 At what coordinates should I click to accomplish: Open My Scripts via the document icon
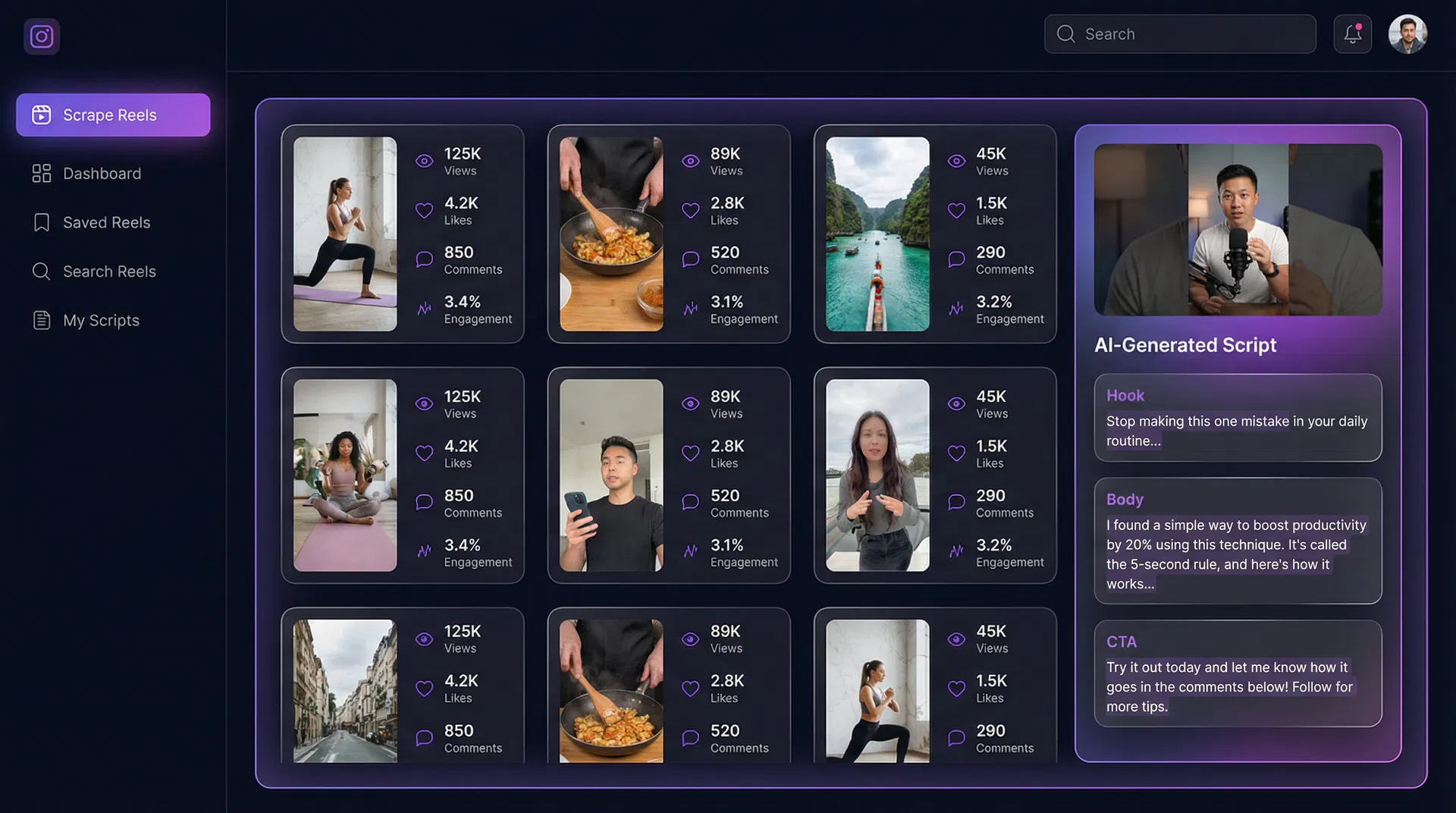pyautogui.click(x=42, y=320)
